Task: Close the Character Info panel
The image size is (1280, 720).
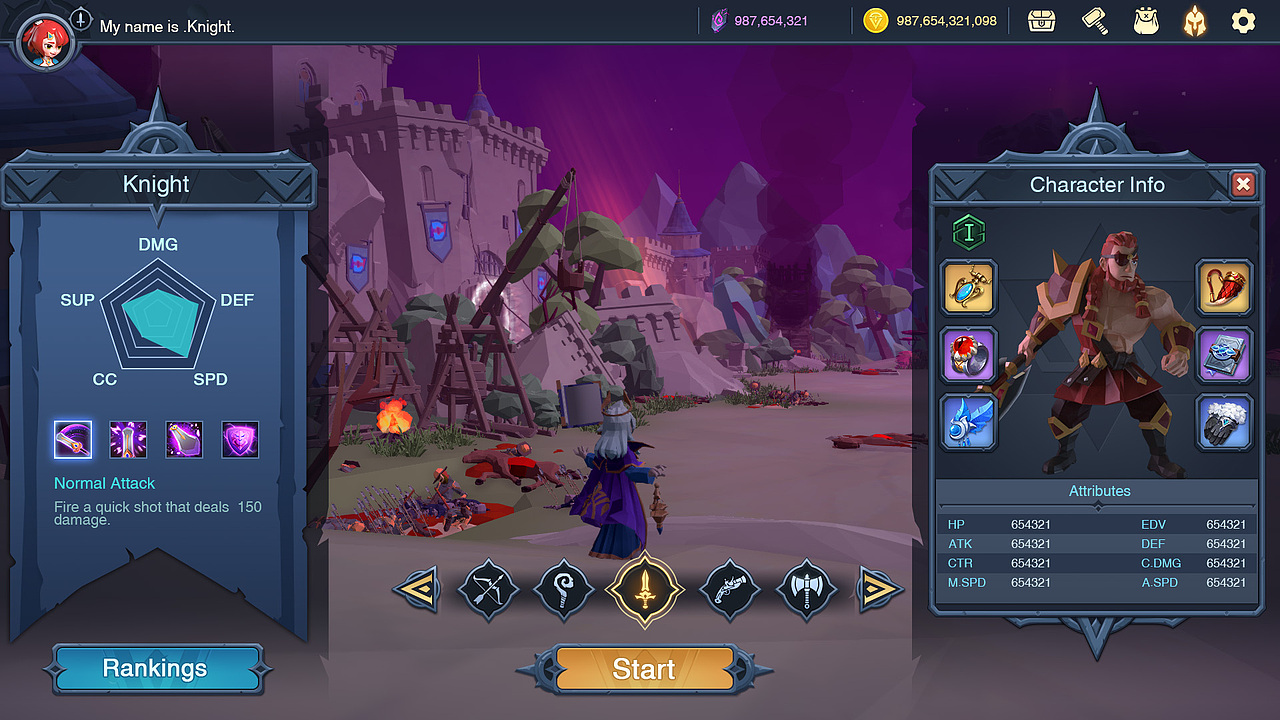Action: coord(1242,184)
